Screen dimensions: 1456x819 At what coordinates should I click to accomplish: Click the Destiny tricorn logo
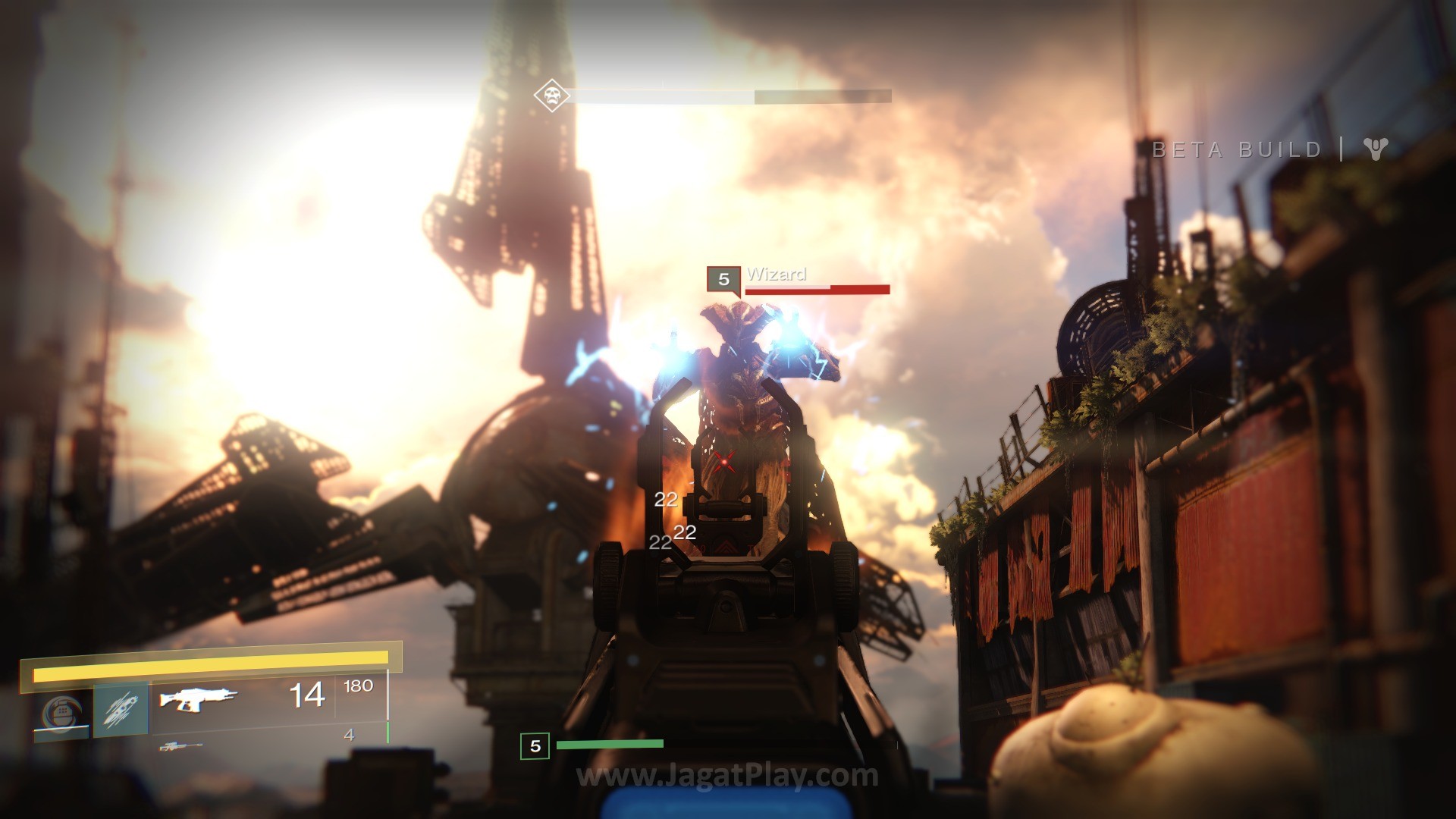(x=1376, y=149)
